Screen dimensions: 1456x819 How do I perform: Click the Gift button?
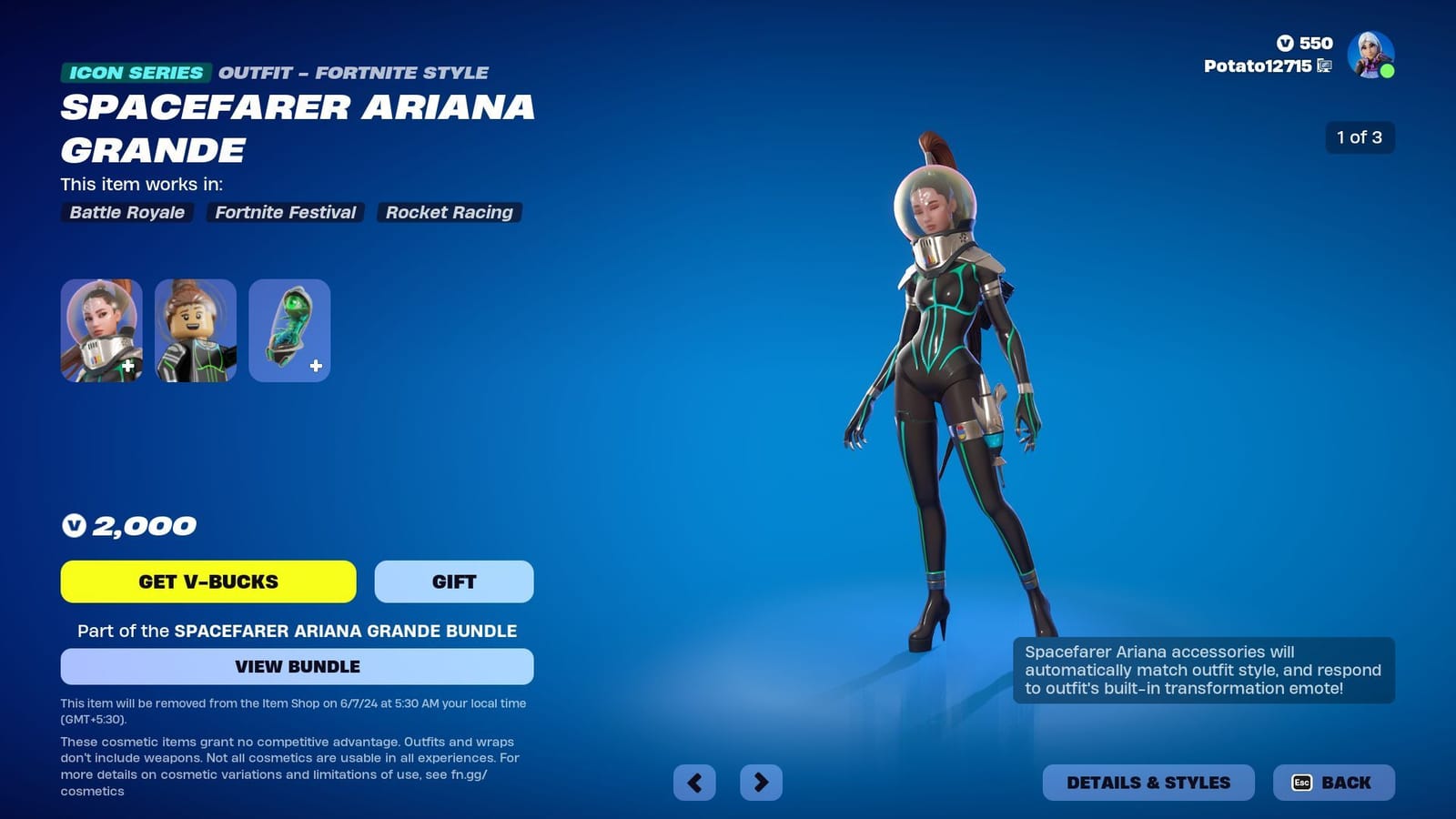coord(453,581)
